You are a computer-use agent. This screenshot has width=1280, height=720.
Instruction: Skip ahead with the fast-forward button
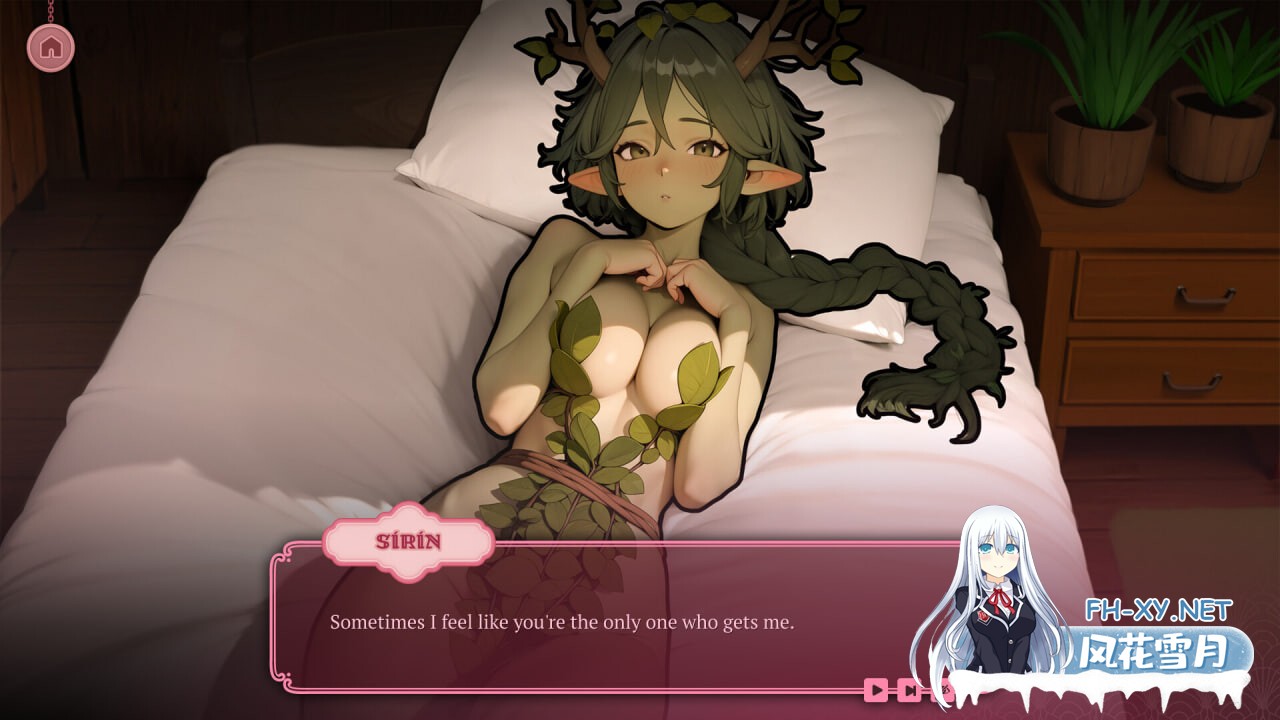click(x=909, y=689)
